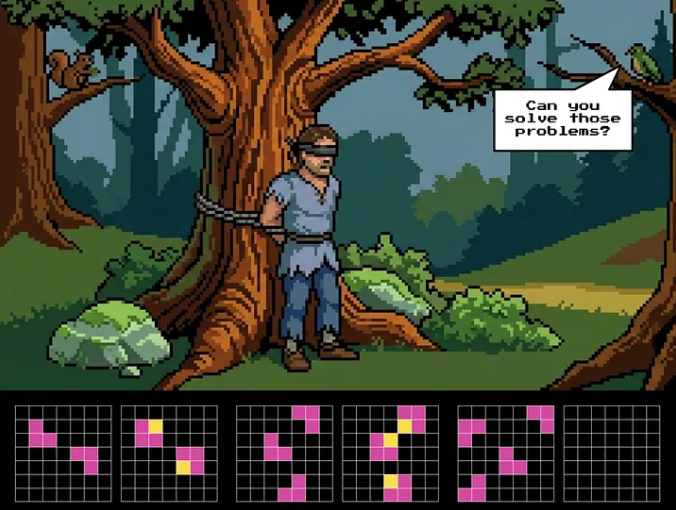Select the grid with only two pink shapes
The image size is (676, 510).
(x=63, y=453)
